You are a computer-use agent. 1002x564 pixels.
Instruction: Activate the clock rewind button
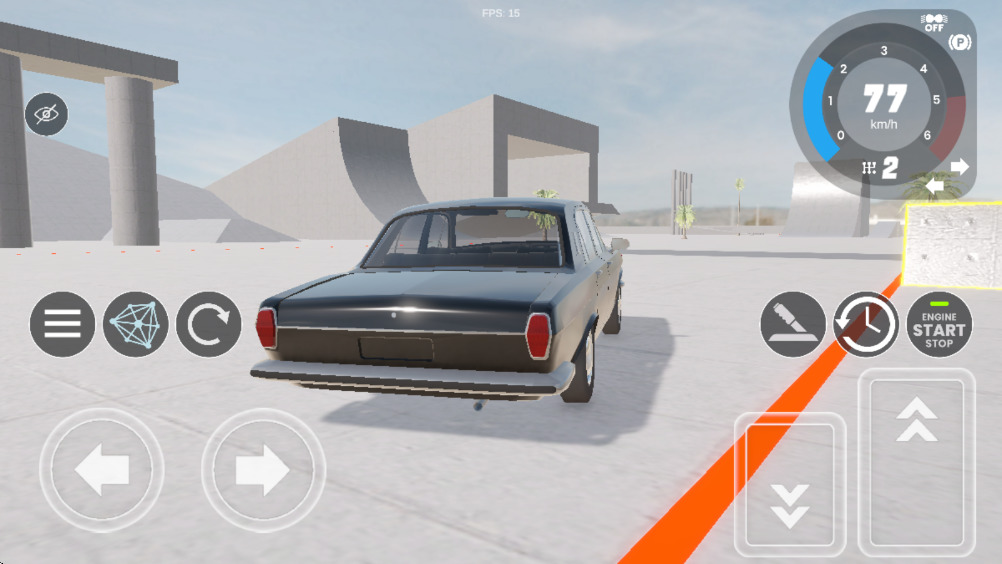point(866,324)
